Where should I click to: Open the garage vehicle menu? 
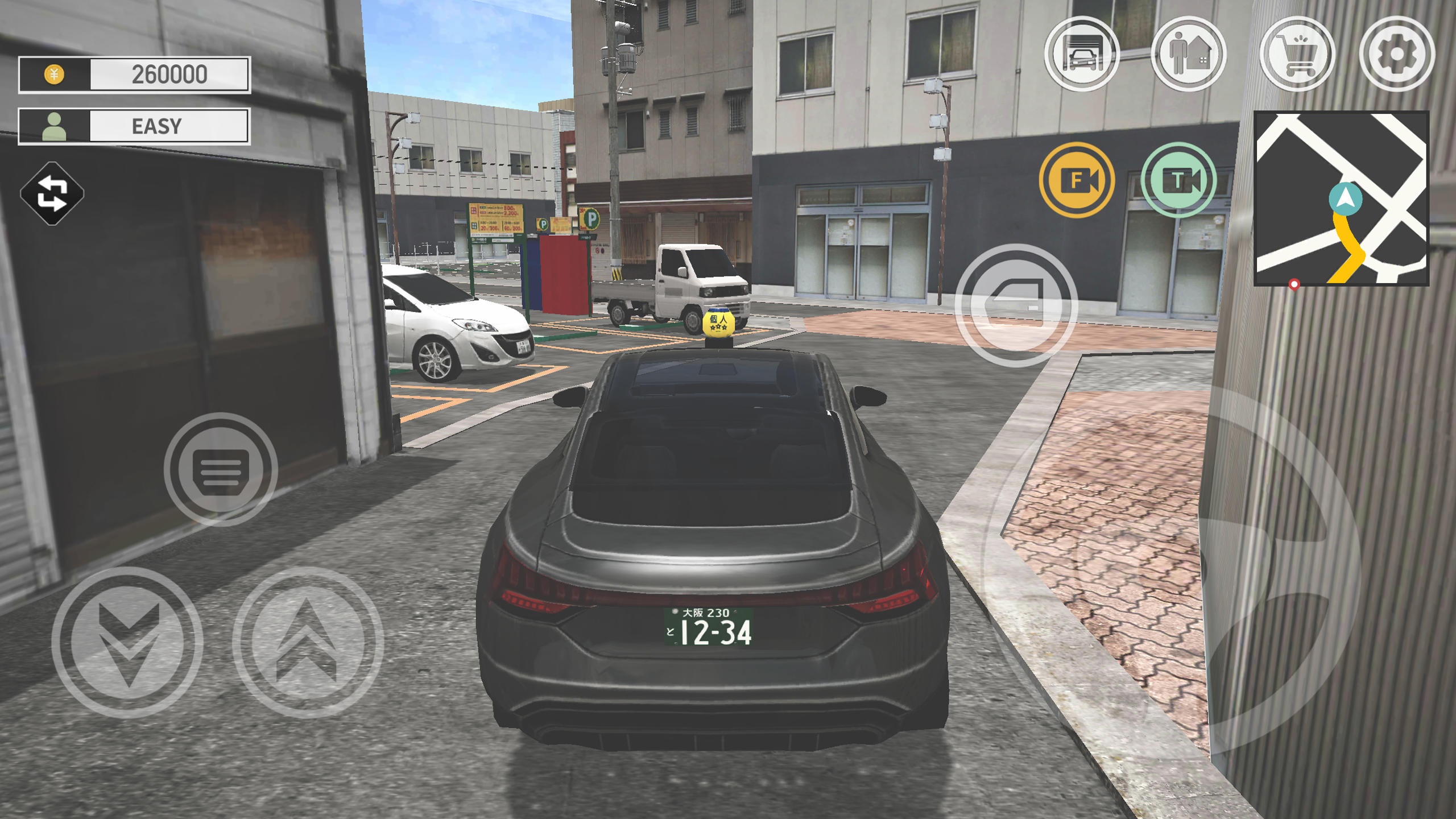1082,54
